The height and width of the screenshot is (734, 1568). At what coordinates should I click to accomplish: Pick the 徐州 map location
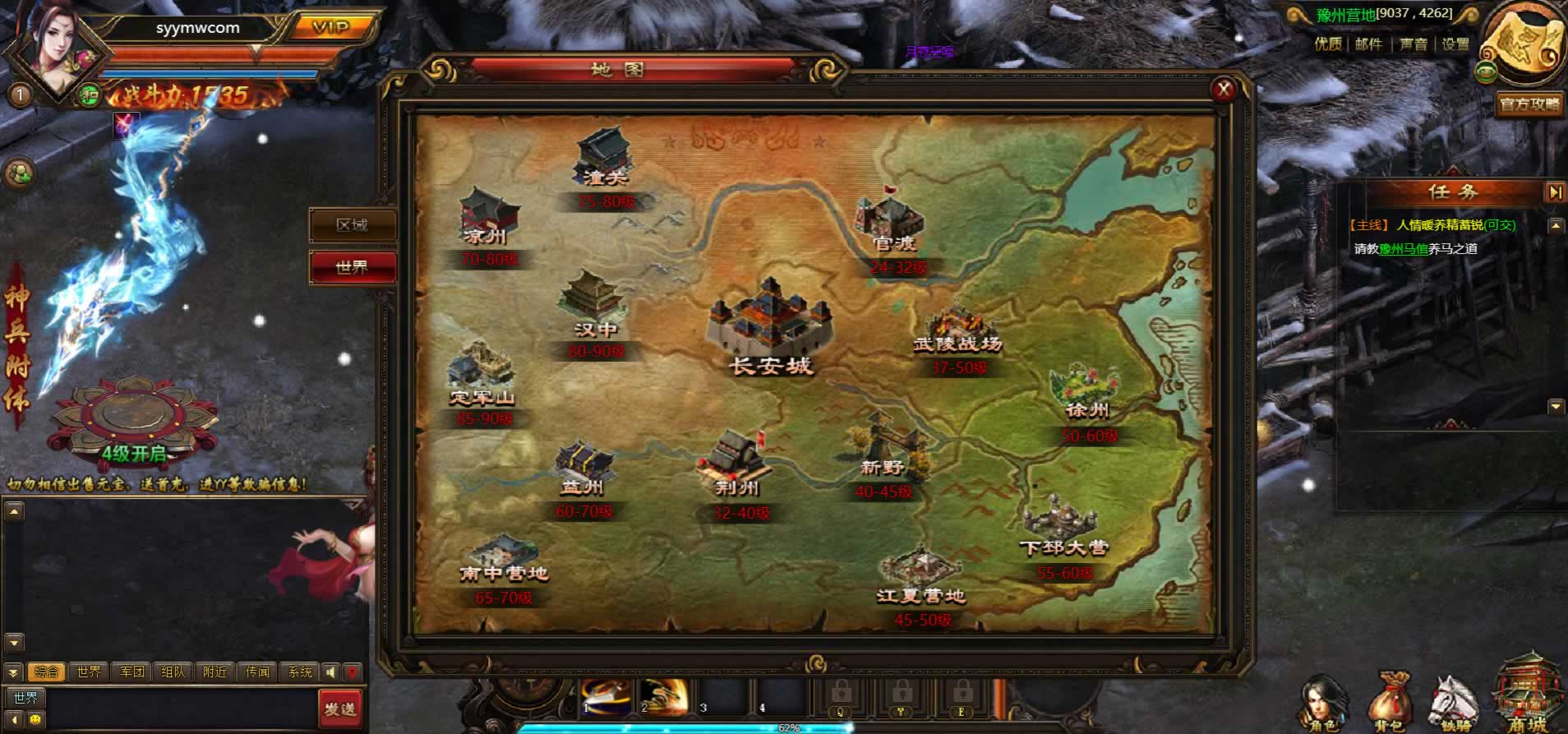coord(1086,395)
